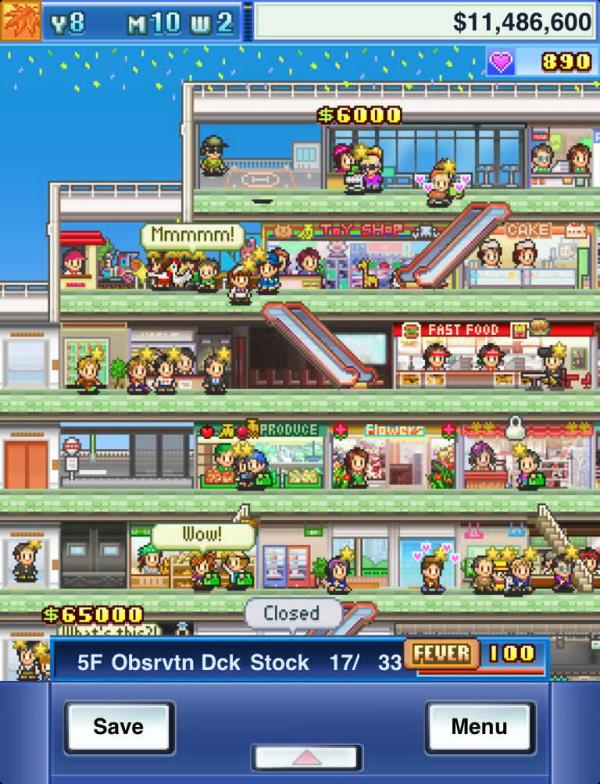The width and height of the screenshot is (600, 784).
Task: Open the Menu button
Action: (480, 727)
